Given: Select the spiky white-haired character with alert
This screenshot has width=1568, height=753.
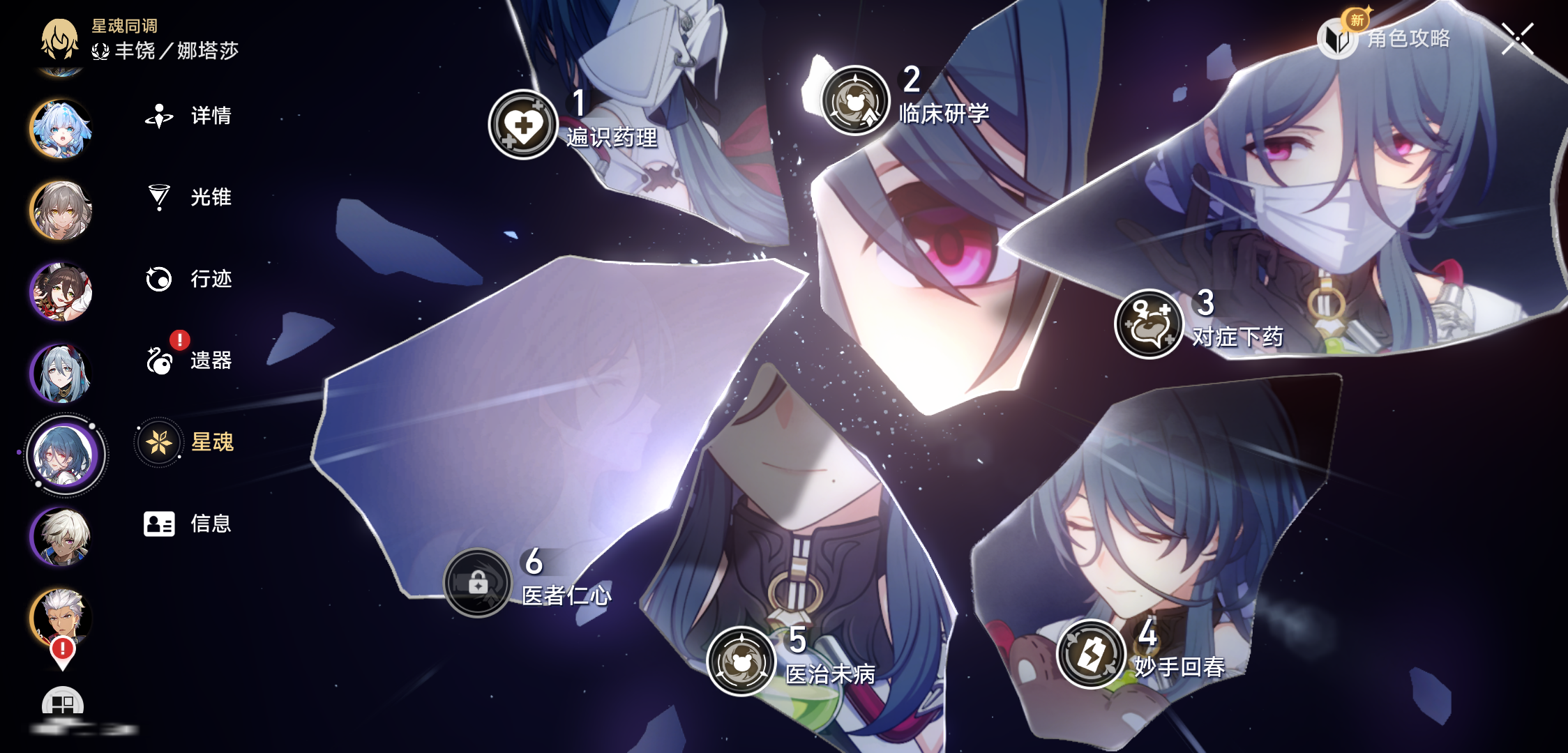Looking at the screenshot, I should pos(61,618).
